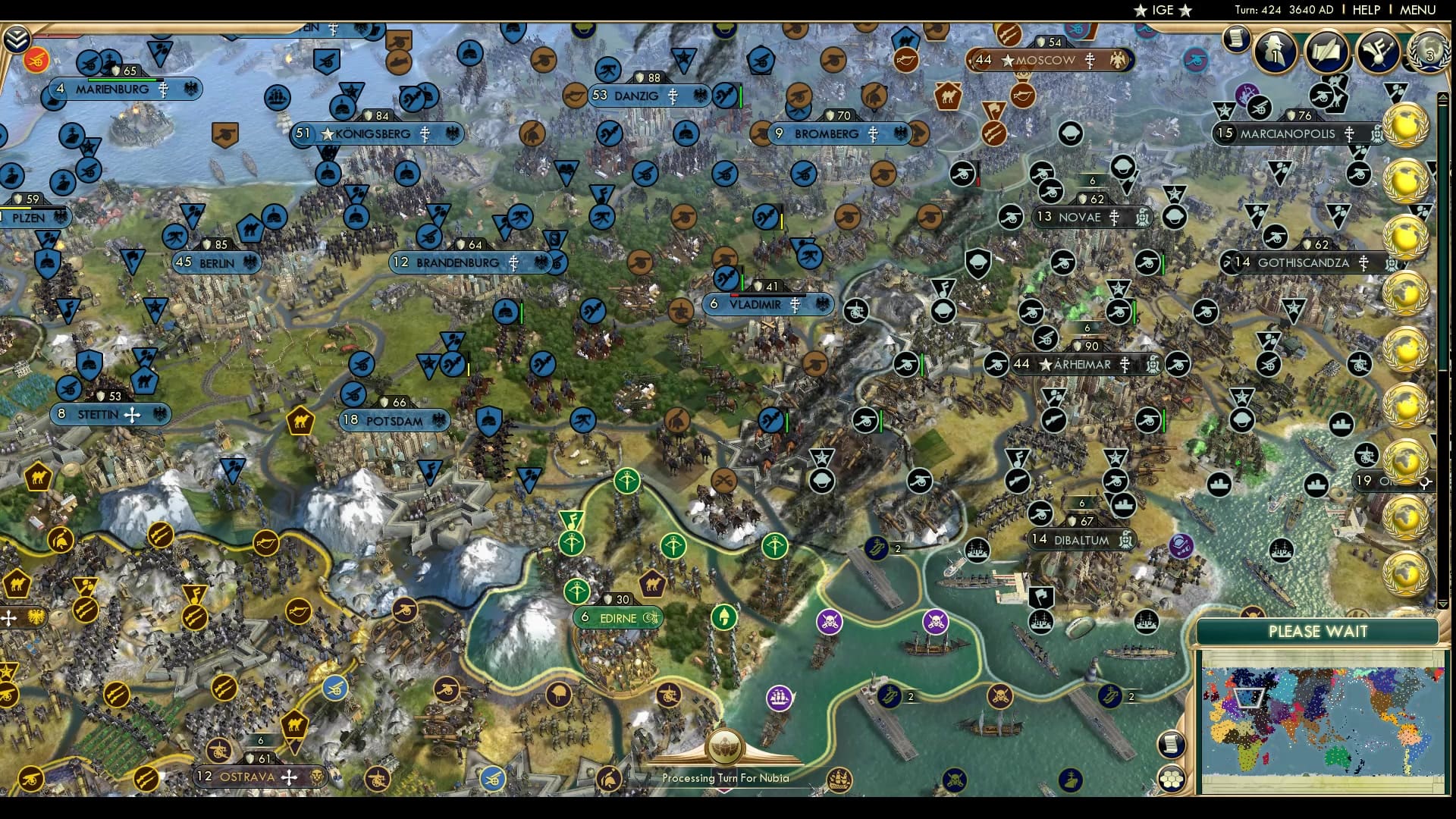Toggle strategic view with hex icon beside minimap
Image resolution: width=1456 pixels, height=819 pixels.
1171,777
